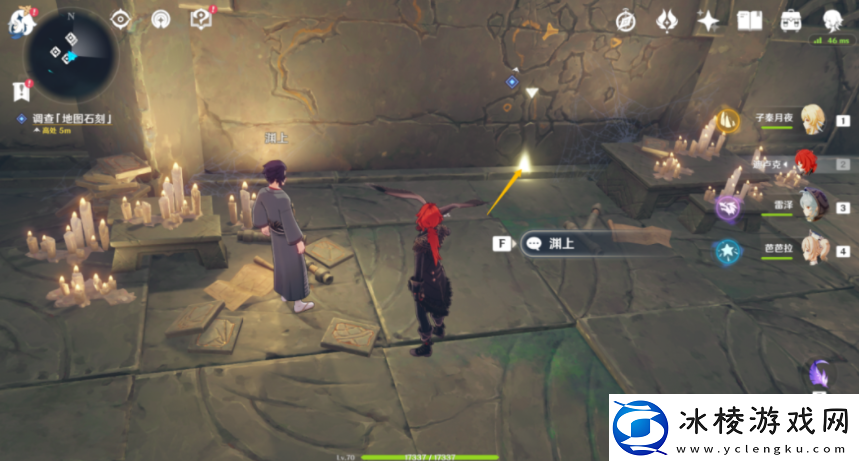Viewport: 859px width, 461px height.
Task: Open the tutorial book with question mark
Action: [201, 19]
